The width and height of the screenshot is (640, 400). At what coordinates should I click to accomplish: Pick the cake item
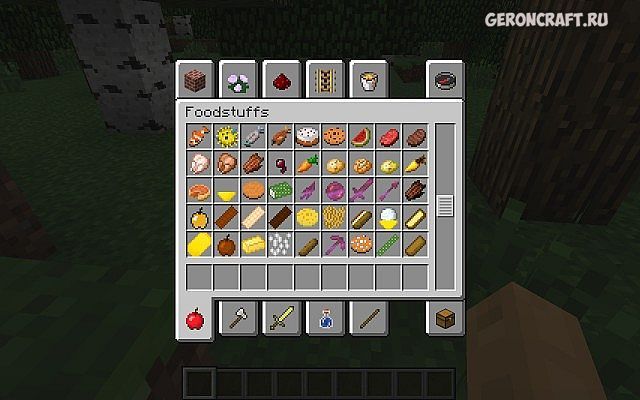coord(307,137)
